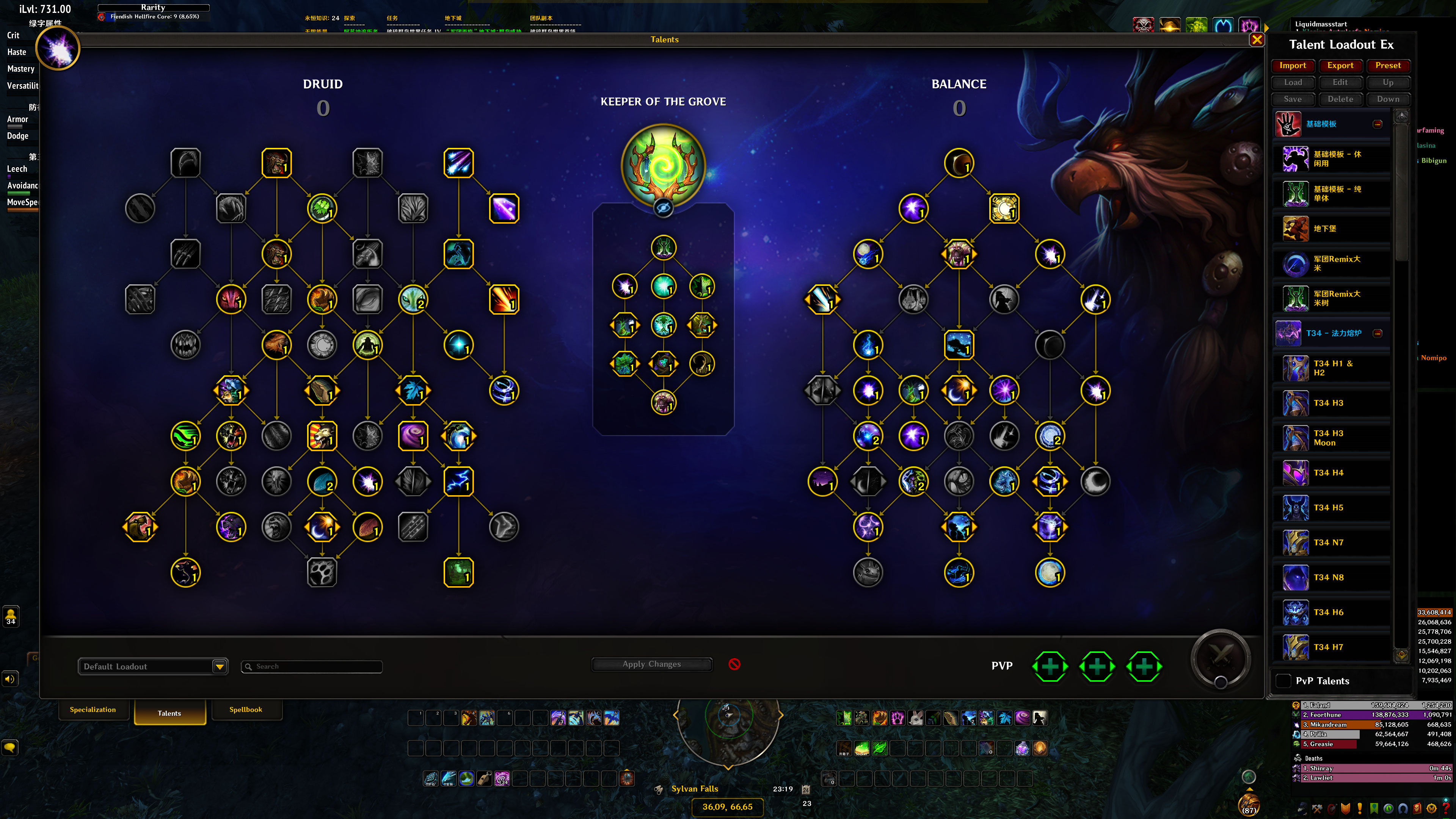This screenshot has height=819, width=1456.
Task: Click the red reset talents icon
Action: [x=734, y=664]
